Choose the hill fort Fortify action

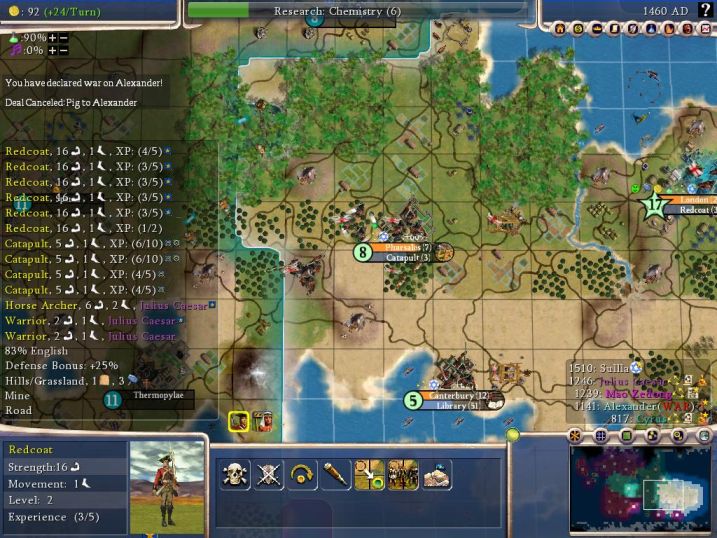[x=436, y=475]
